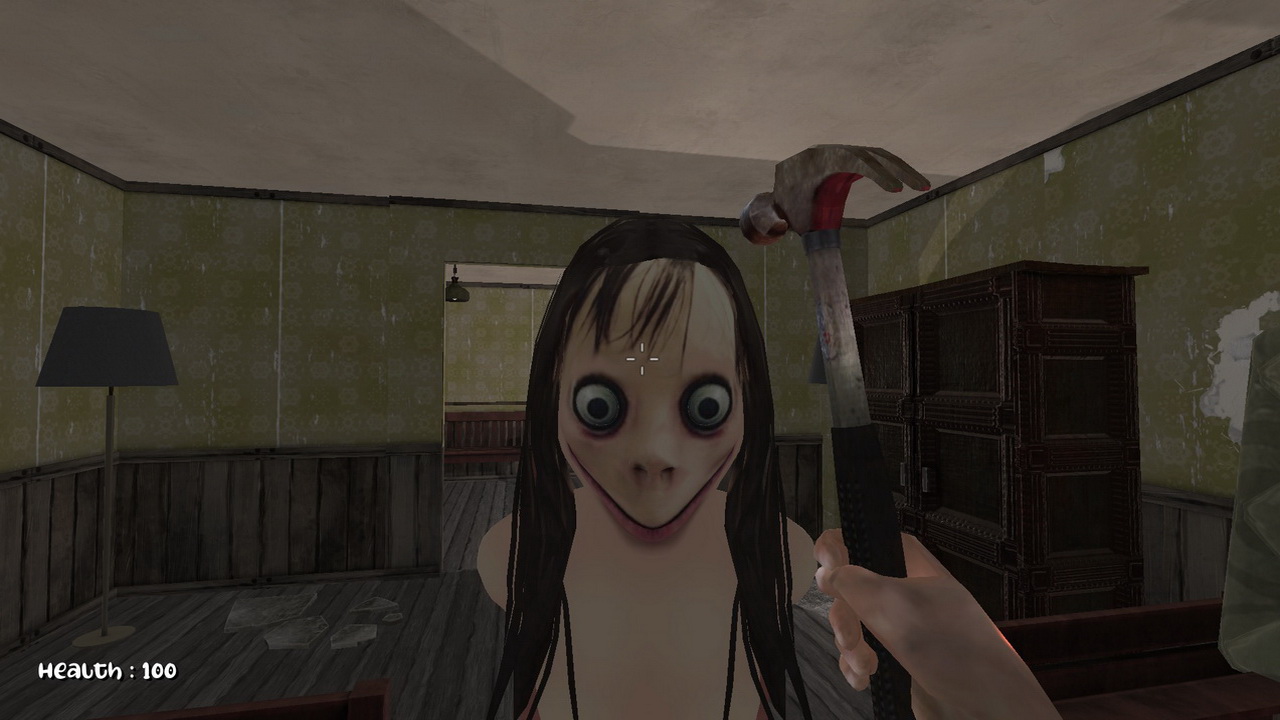This screenshot has height=720, width=1280.
Task: Click the dark bed frame at the bottom
Action: click(350, 705)
